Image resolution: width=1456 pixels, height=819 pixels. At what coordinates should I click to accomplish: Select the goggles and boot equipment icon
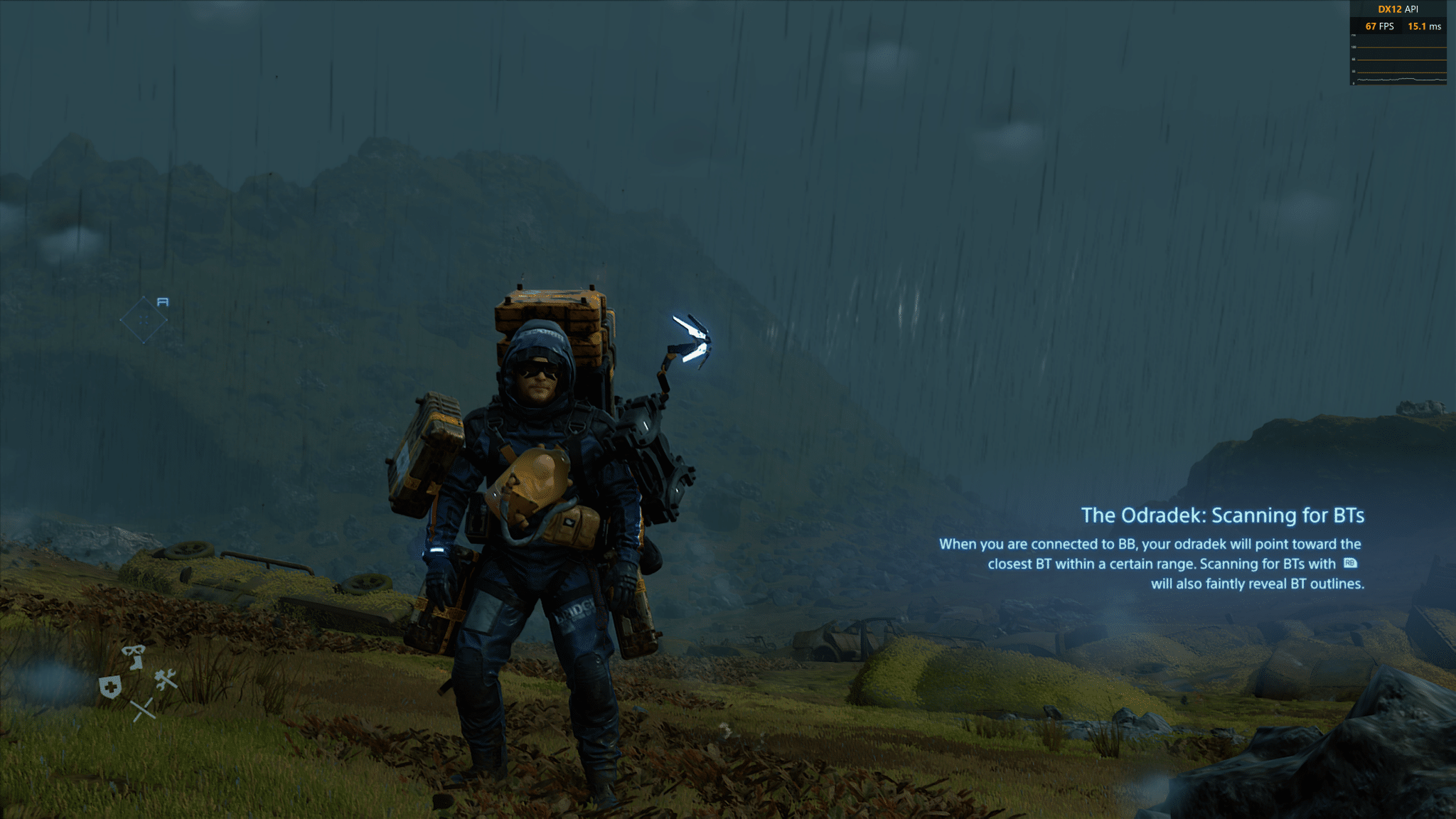pos(133,656)
